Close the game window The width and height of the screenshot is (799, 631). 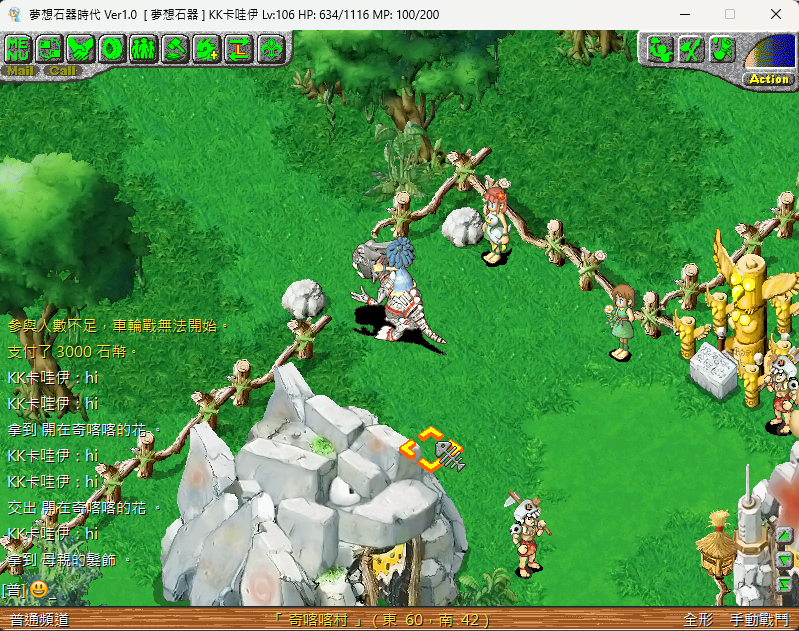click(x=776, y=14)
